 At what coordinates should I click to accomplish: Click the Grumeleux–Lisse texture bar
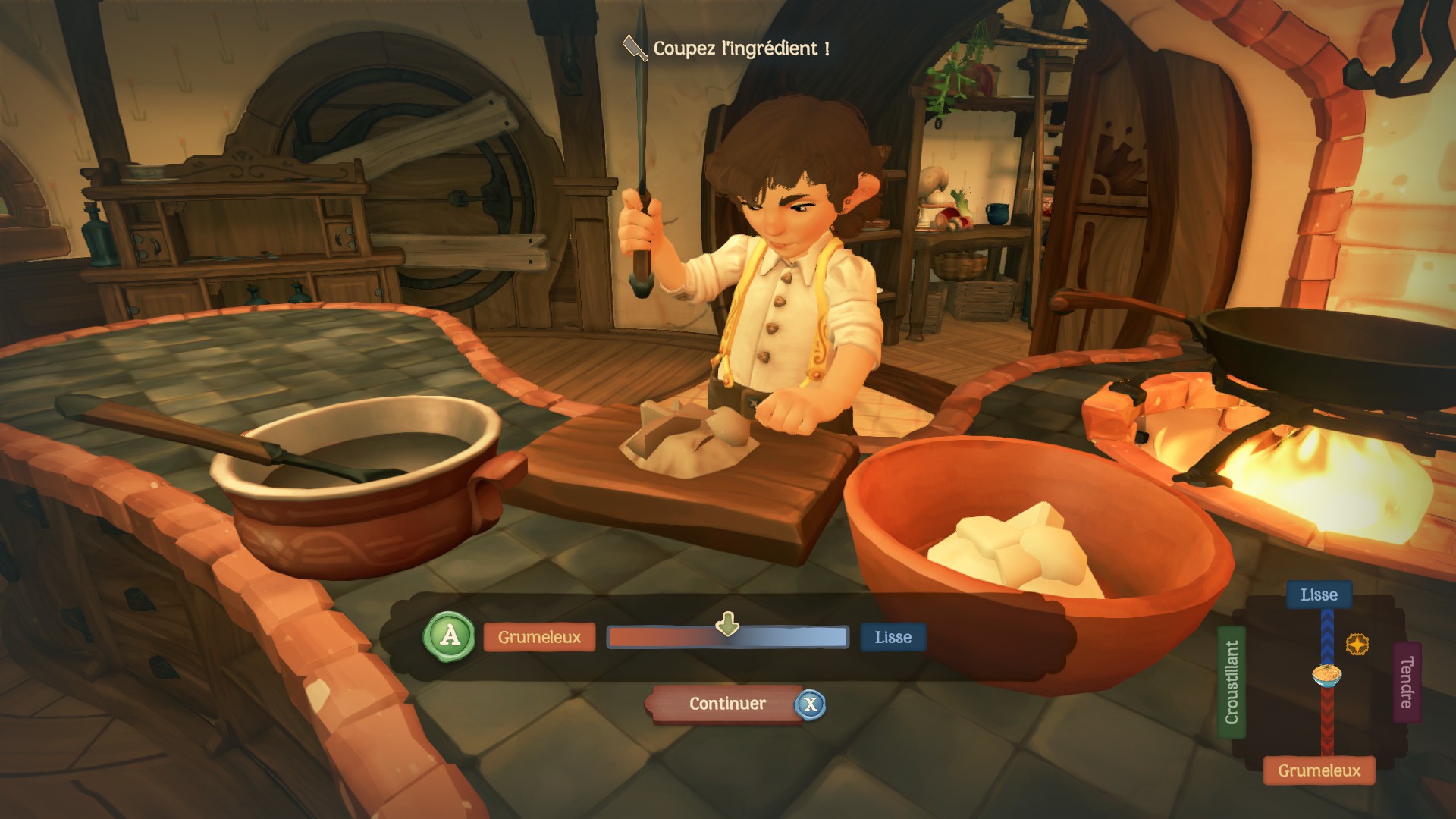[727, 638]
